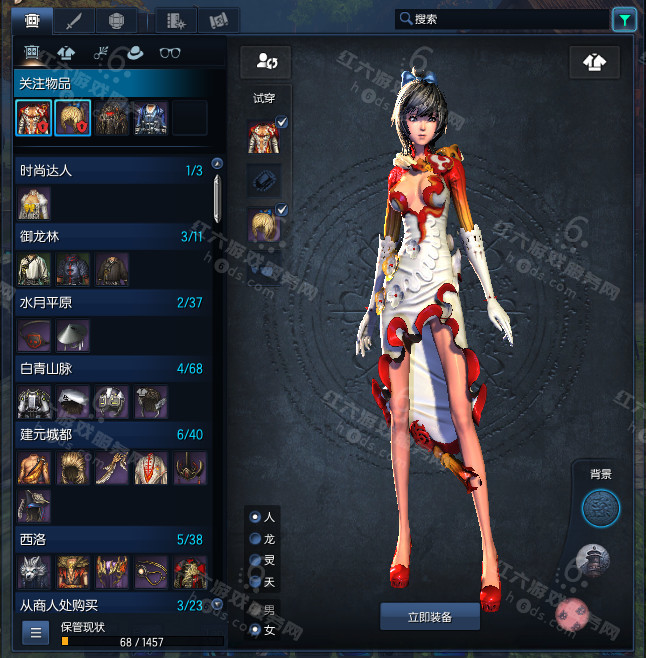Select the hat category tab

[x=136, y=53]
